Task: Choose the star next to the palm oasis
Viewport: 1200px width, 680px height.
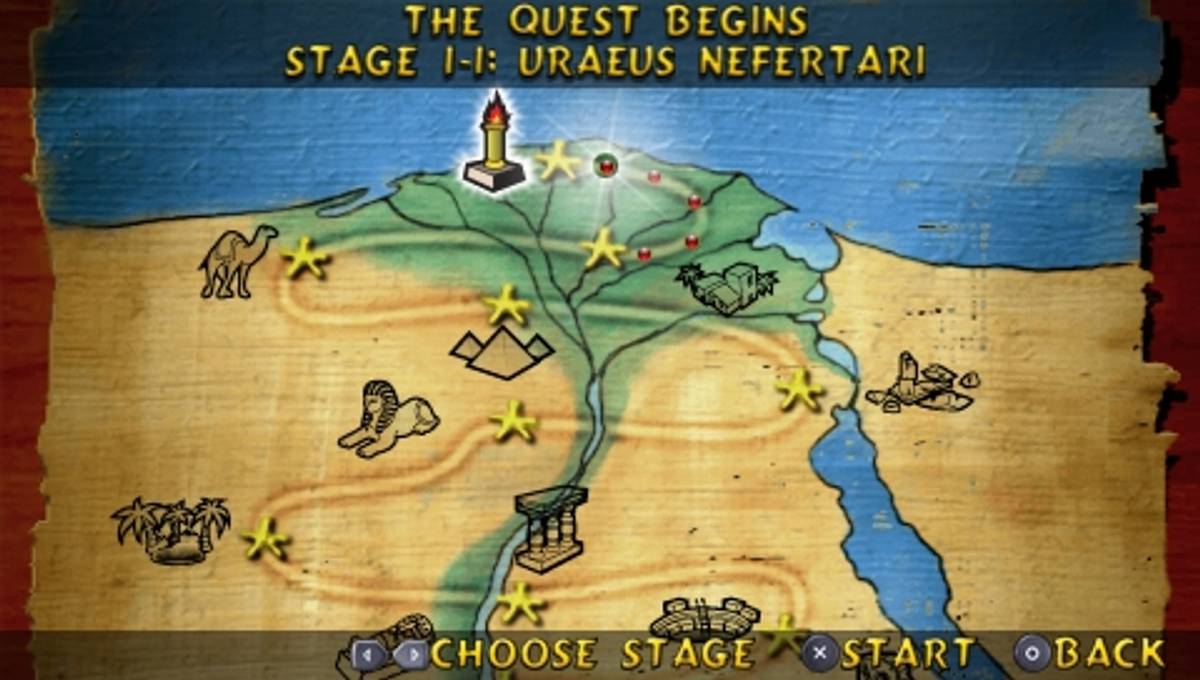Action: coord(266,538)
